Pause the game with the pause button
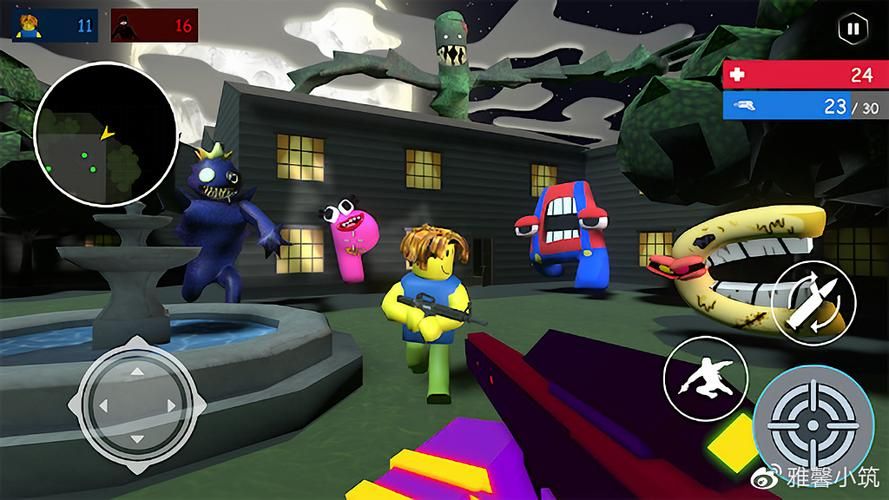 (x=852, y=29)
